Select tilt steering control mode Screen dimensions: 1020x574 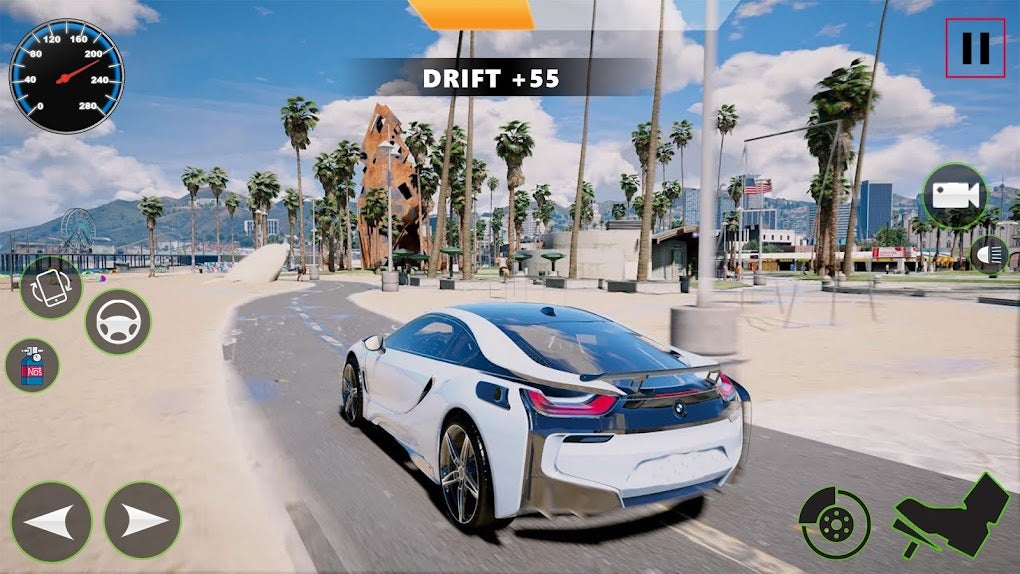click(x=50, y=287)
